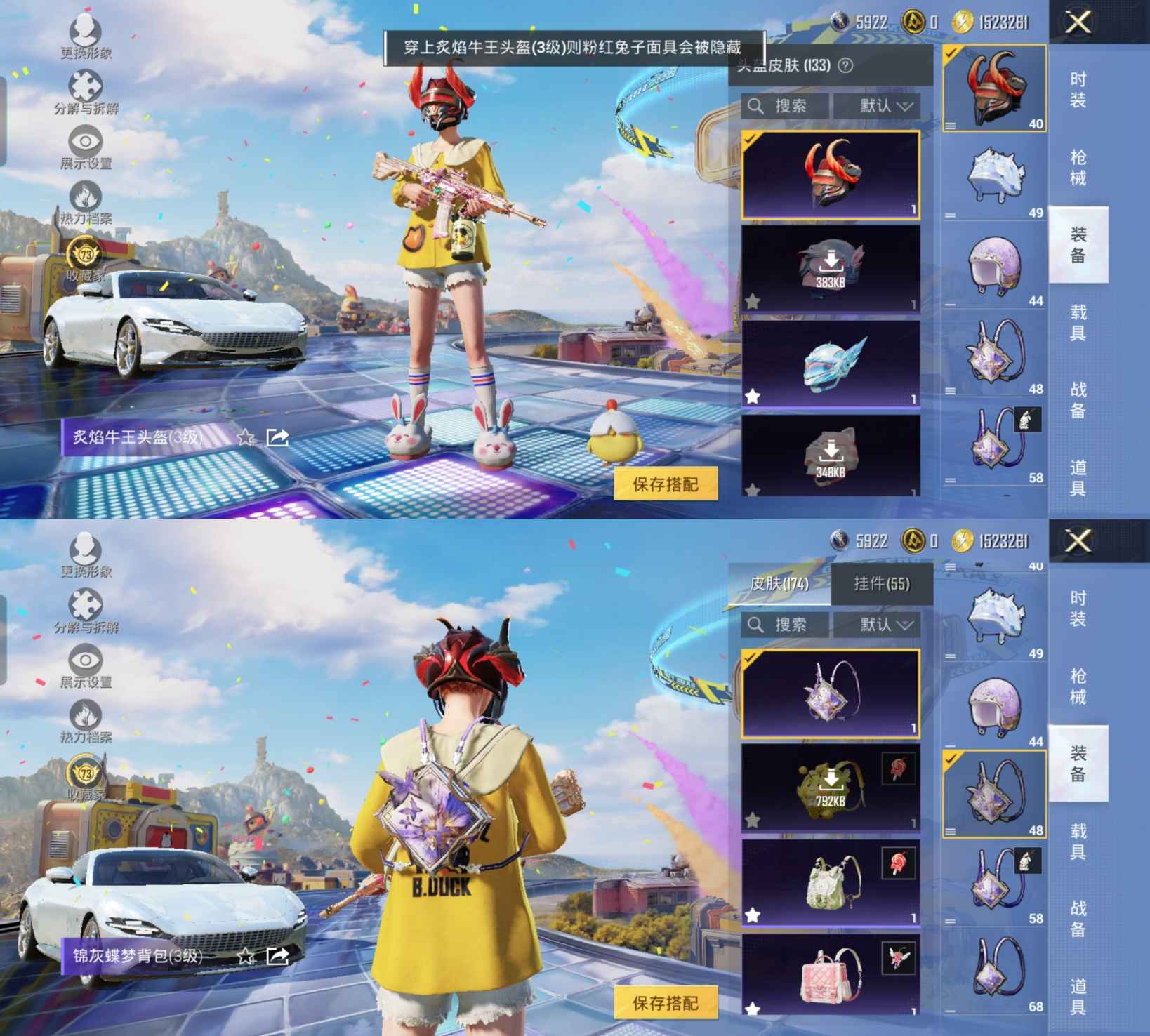Open the 皮肤(174) tab
The height and width of the screenshot is (1036, 1150).
point(779,584)
